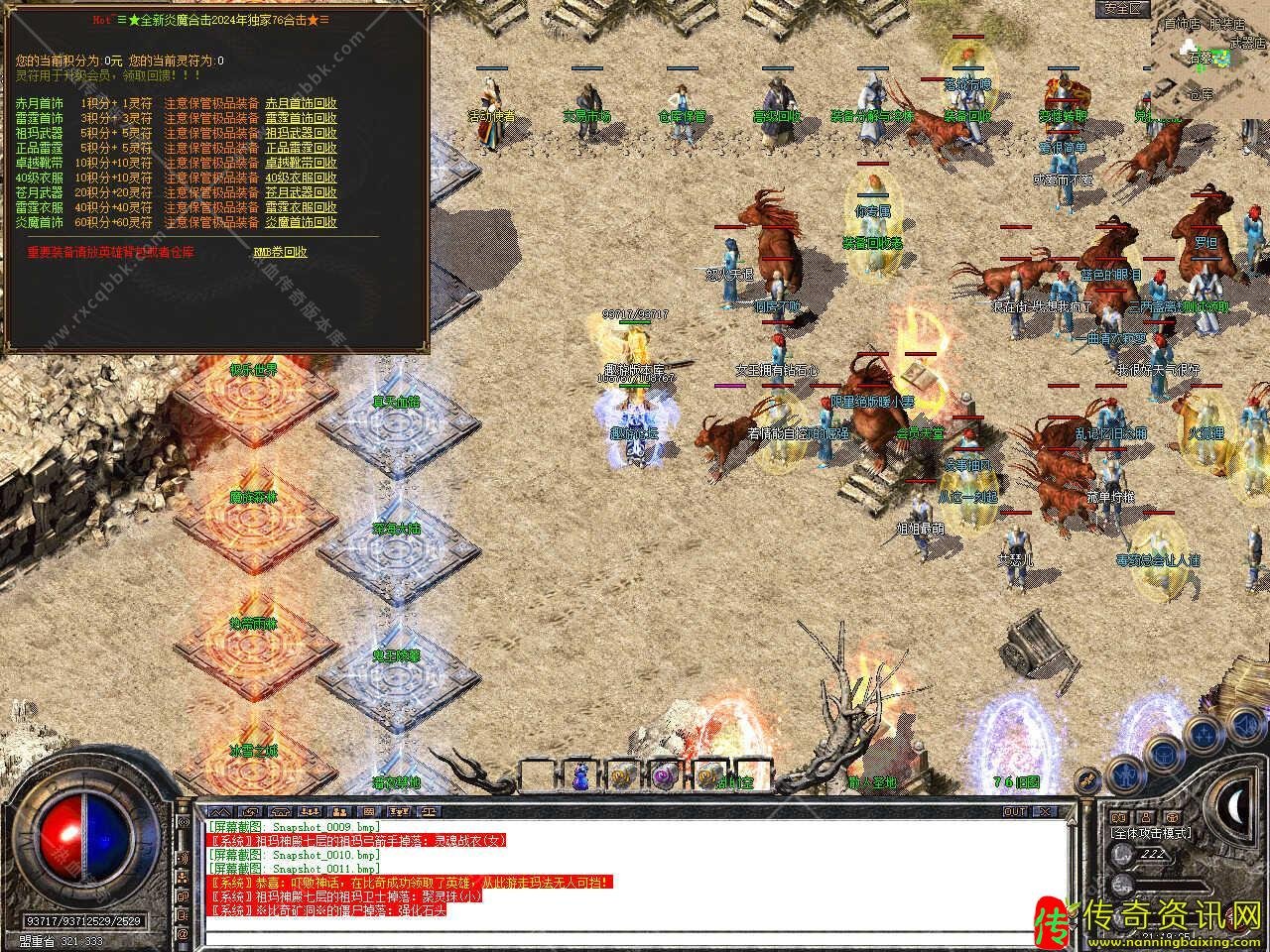Click the @ button beside the chat
1270x952 pixels.
(x=183, y=933)
